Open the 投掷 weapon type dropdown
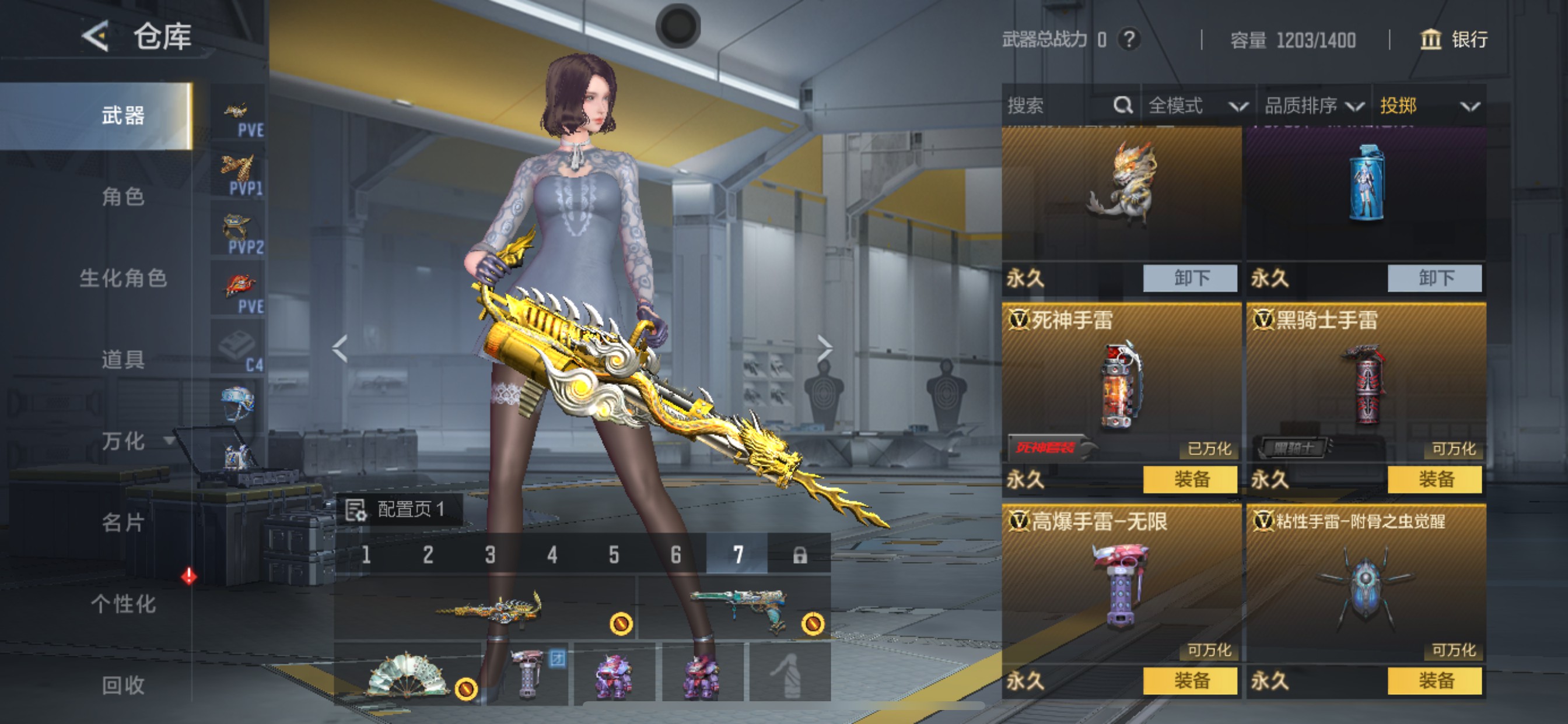The width and height of the screenshot is (1568, 724). [x=1428, y=106]
